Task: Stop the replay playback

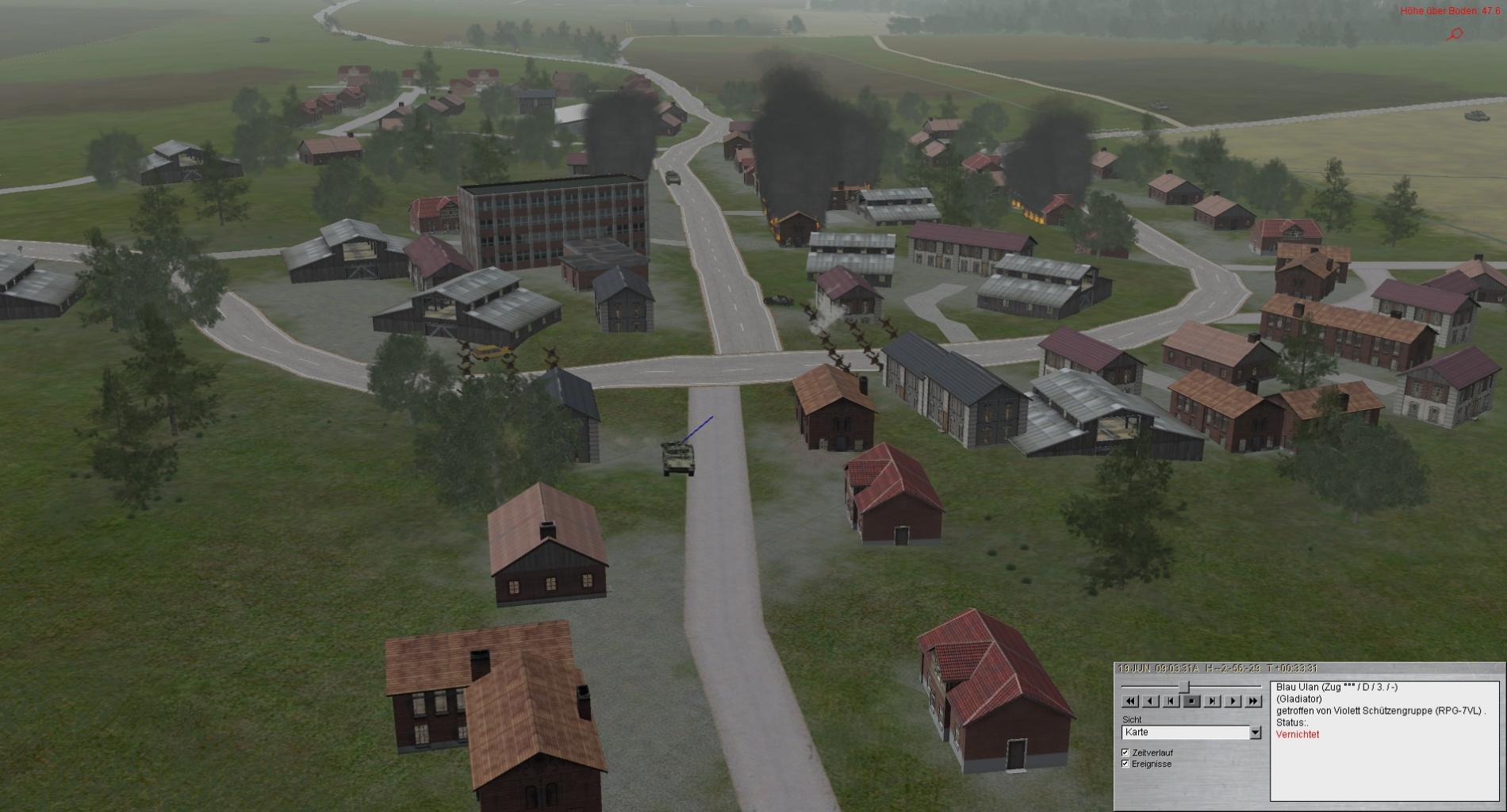Action: (x=1191, y=701)
